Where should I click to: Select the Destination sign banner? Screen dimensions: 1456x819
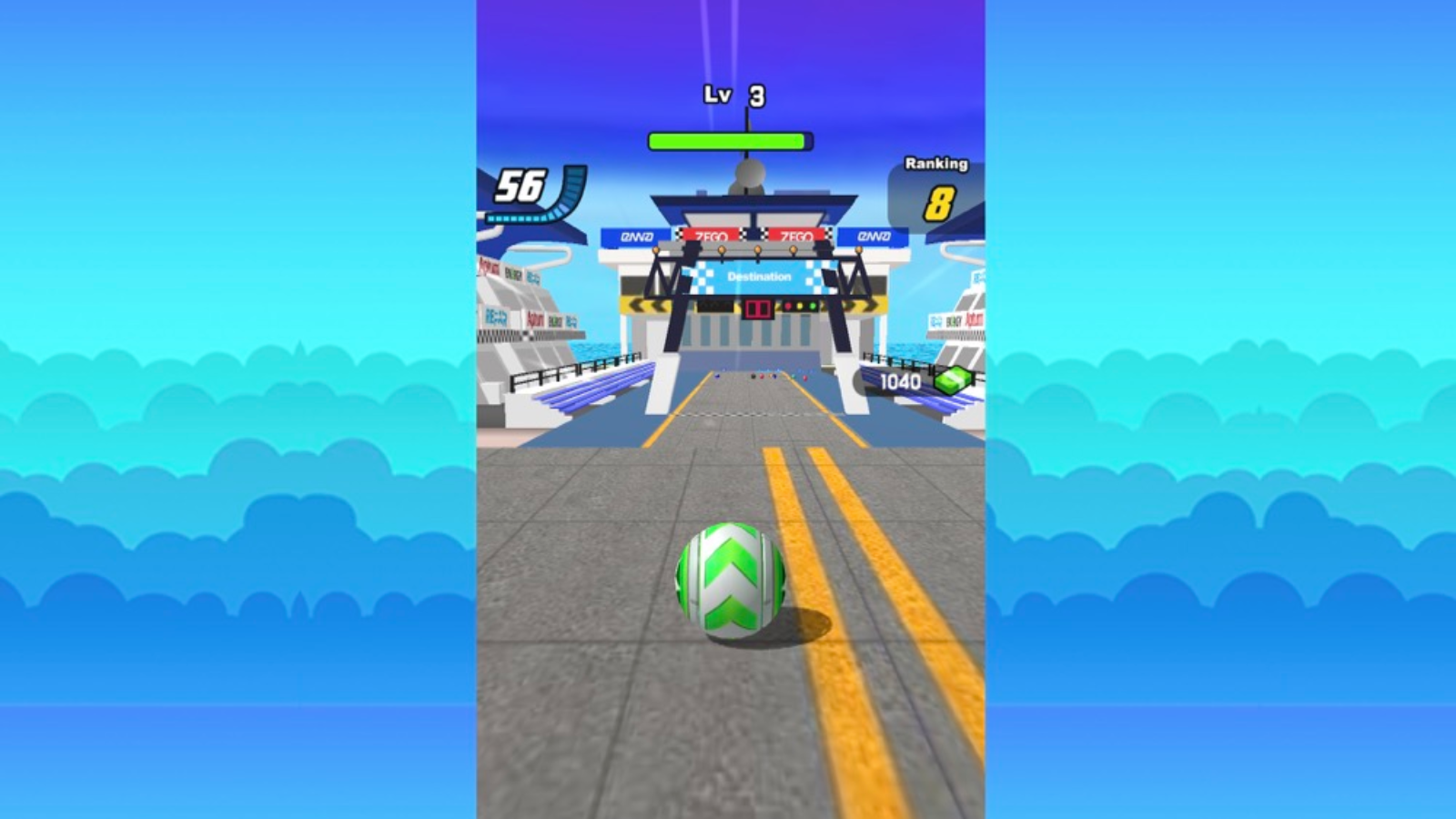pos(758,275)
